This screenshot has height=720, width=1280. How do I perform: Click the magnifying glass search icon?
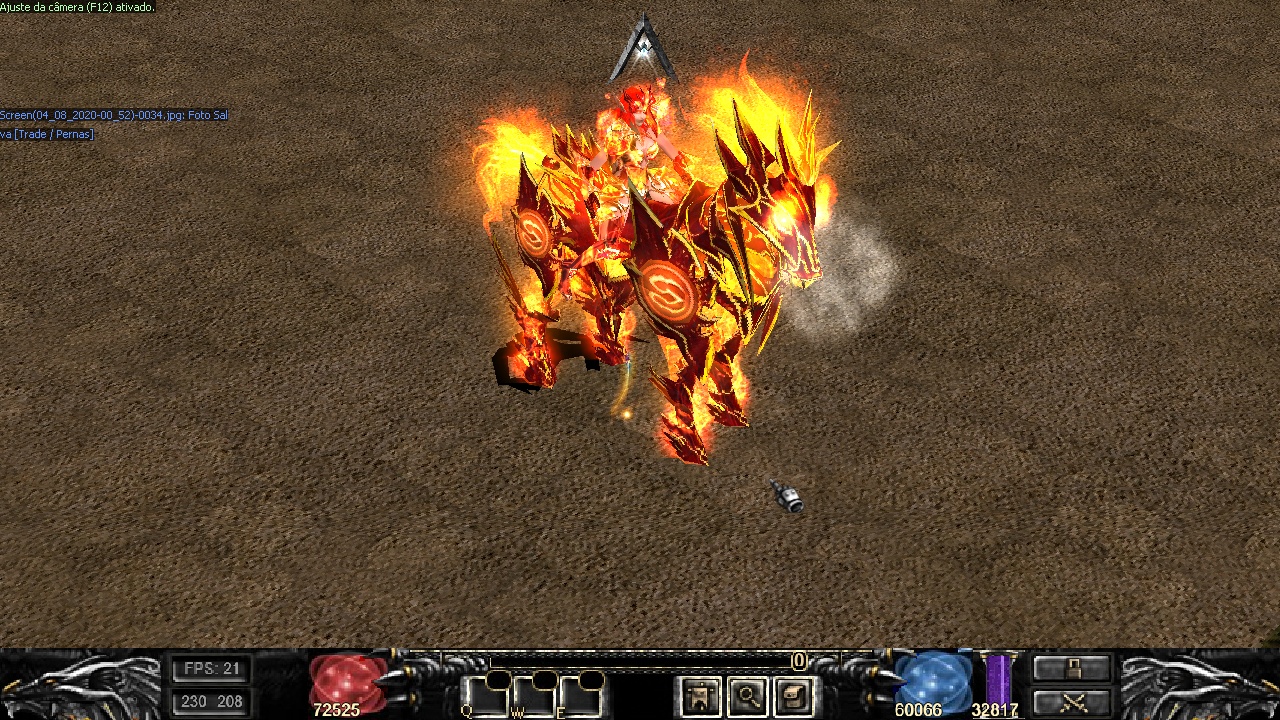pos(747,697)
